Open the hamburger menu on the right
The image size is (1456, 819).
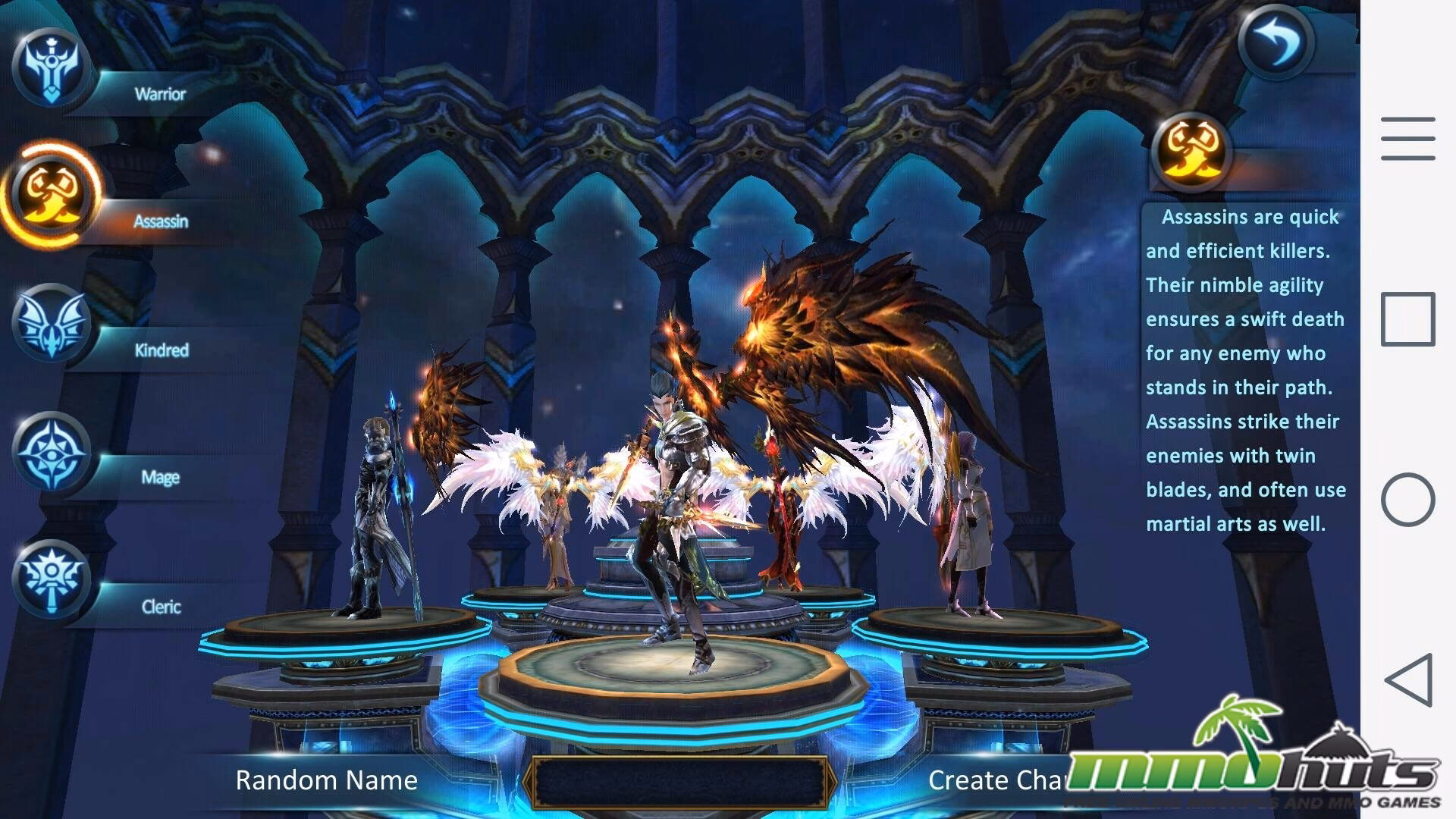click(x=1408, y=139)
